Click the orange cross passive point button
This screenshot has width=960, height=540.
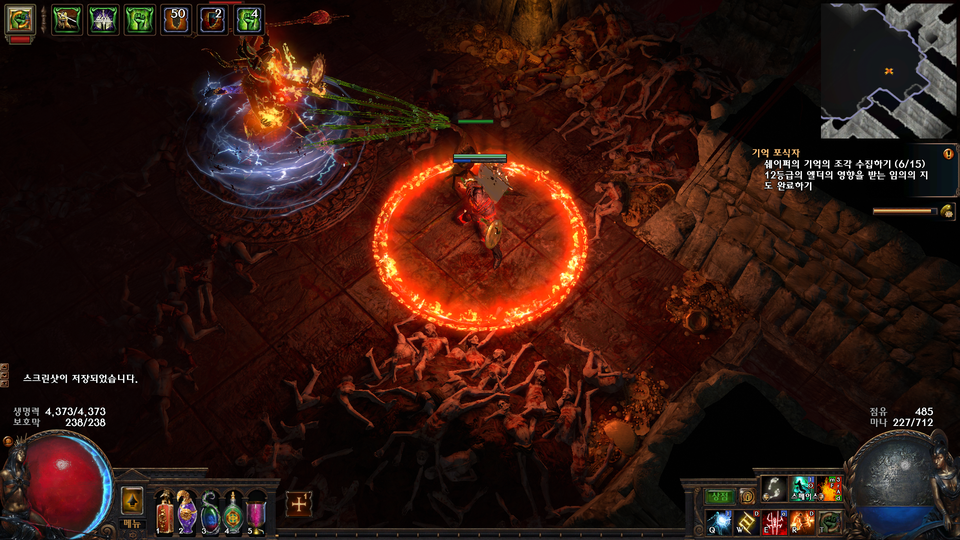(298, 504)
